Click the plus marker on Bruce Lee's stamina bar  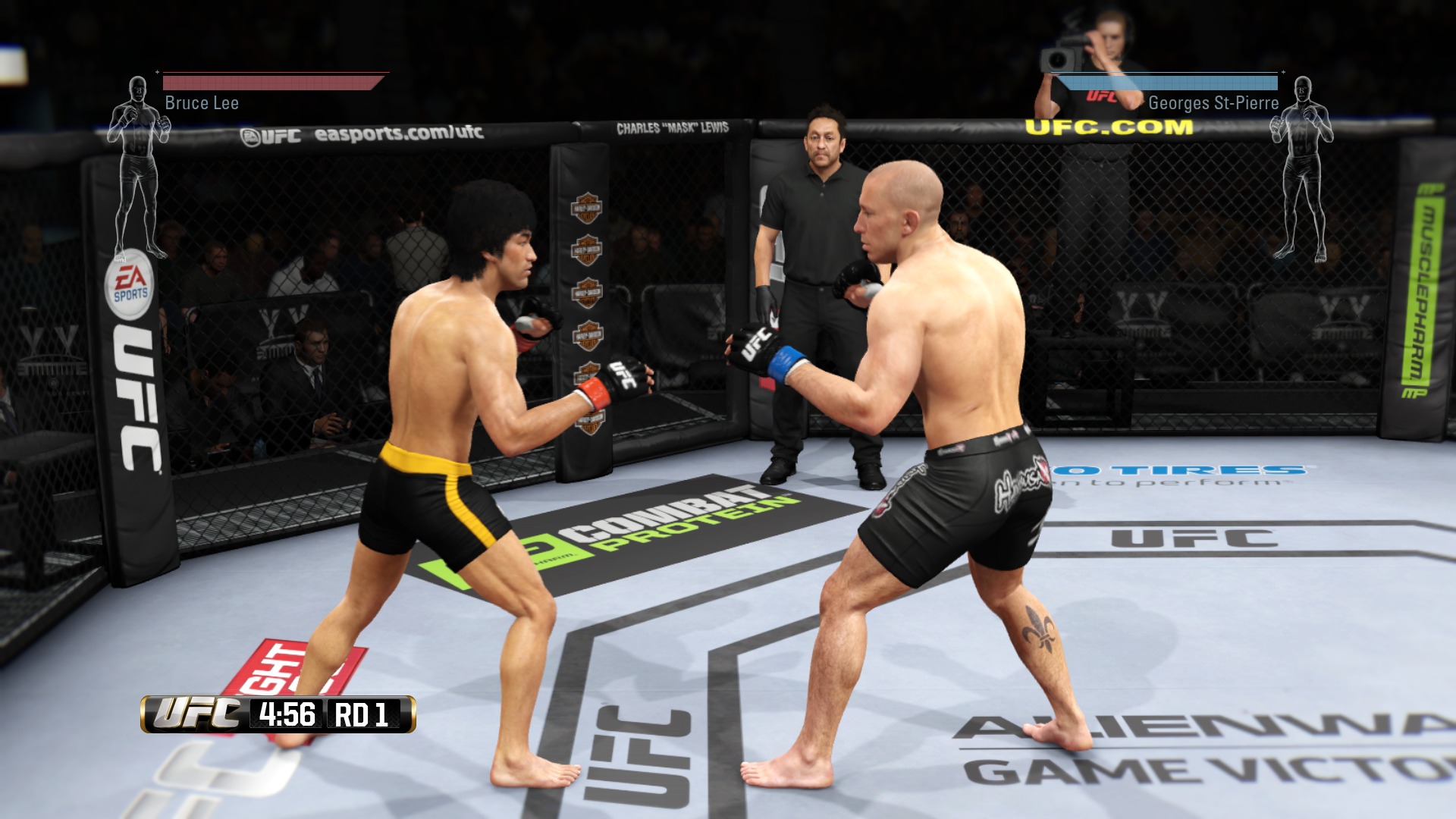158,74
